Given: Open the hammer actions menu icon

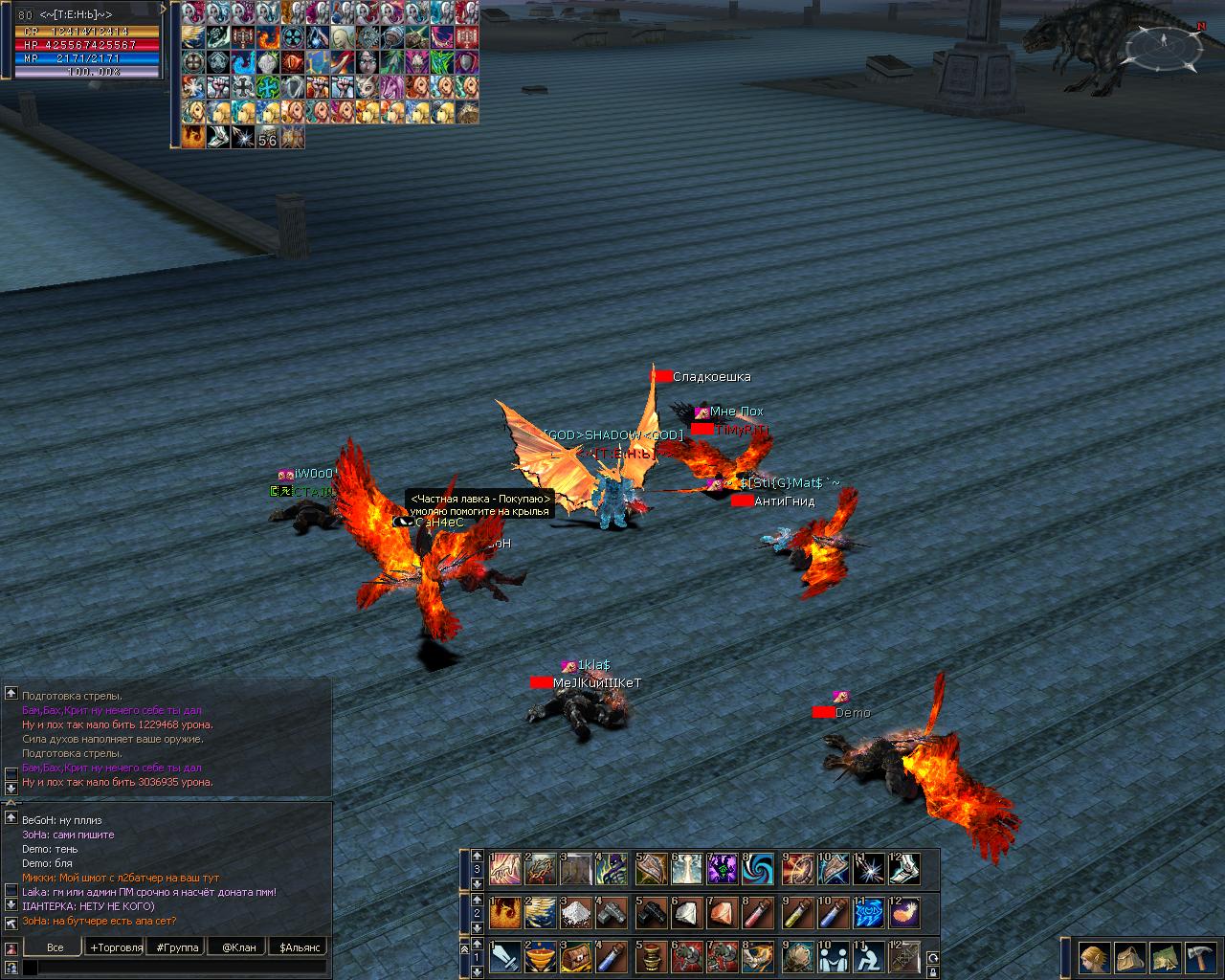Looking at the screenshot, I should tap(1200, 957).
